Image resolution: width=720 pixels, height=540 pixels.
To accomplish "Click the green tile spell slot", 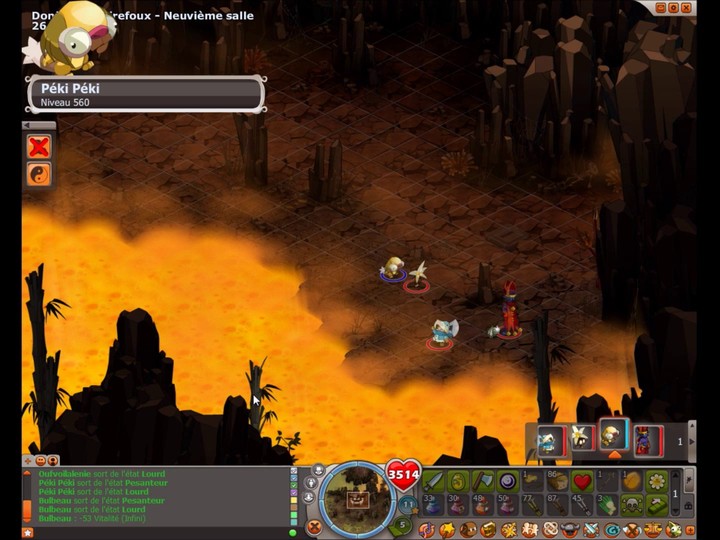I will 657,505.
